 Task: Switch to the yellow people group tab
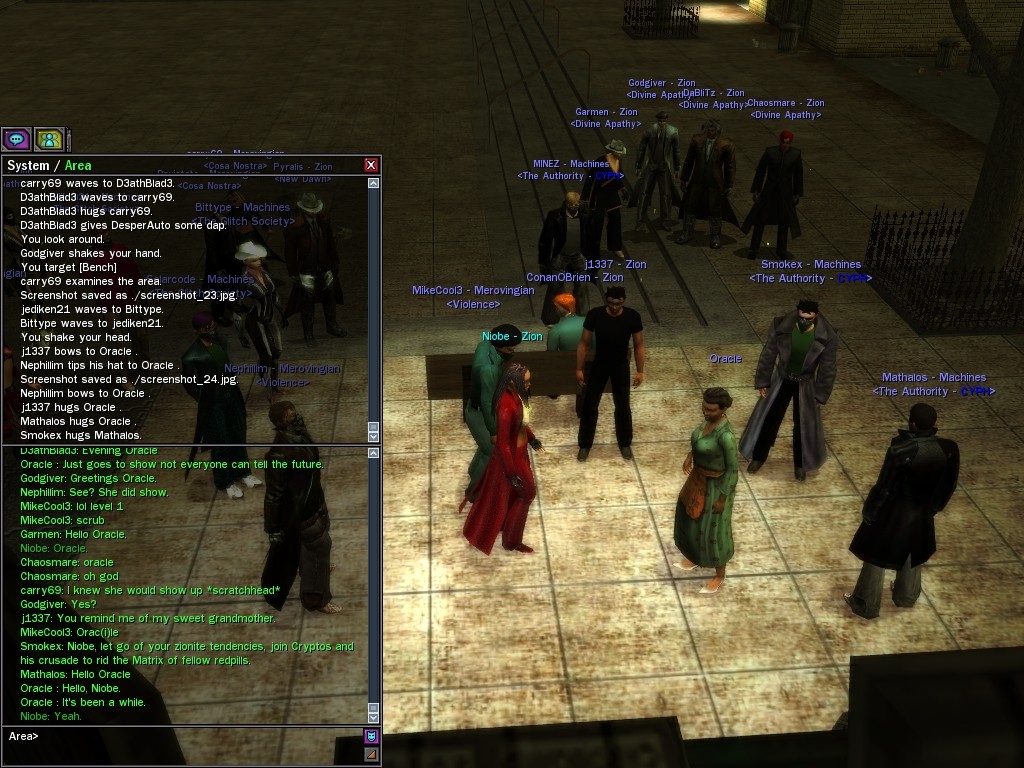point(49,139)
